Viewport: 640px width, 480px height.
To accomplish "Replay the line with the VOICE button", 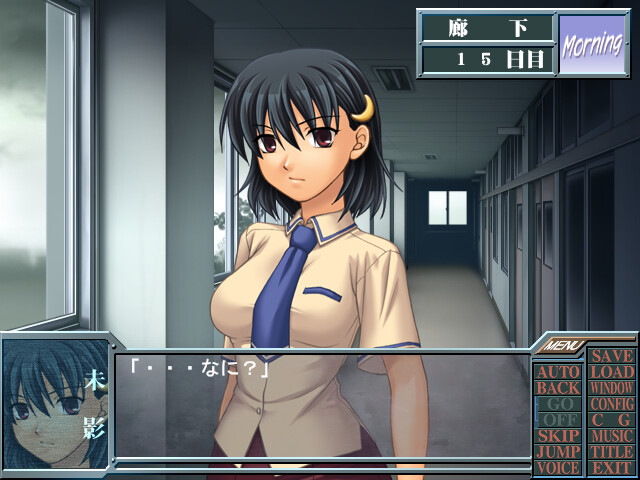I will 558,468.
